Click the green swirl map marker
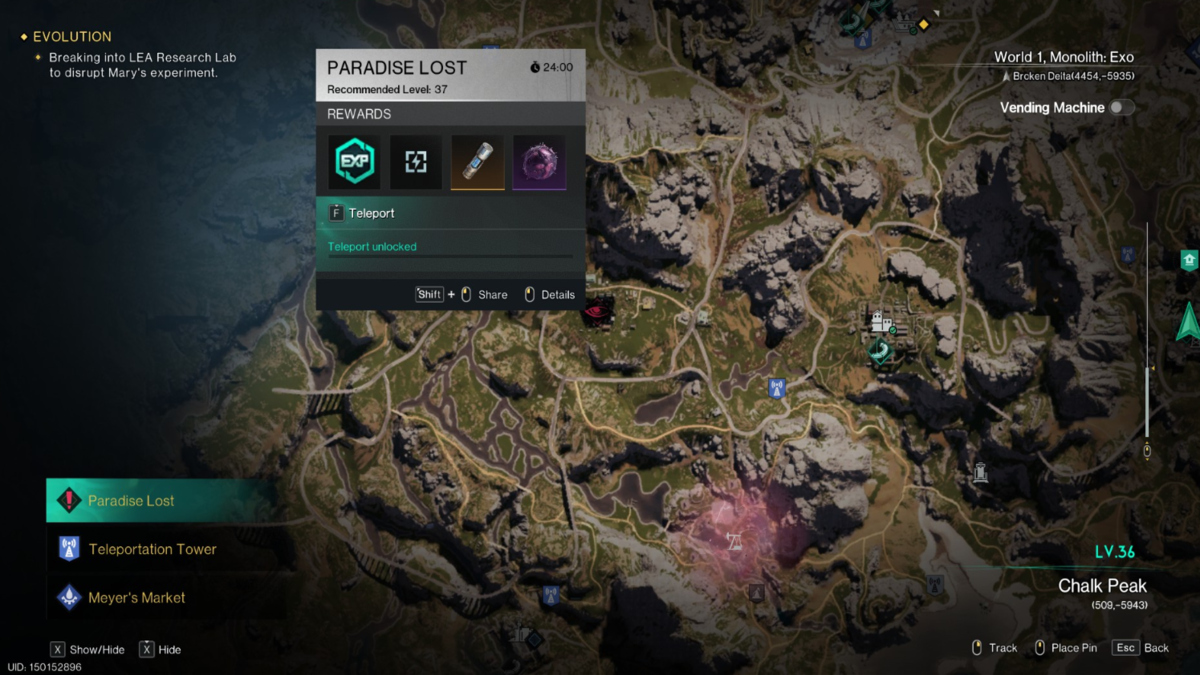The height and width of the screenshot is (675, 1200). pyautogui.click(x=881, y=352)
